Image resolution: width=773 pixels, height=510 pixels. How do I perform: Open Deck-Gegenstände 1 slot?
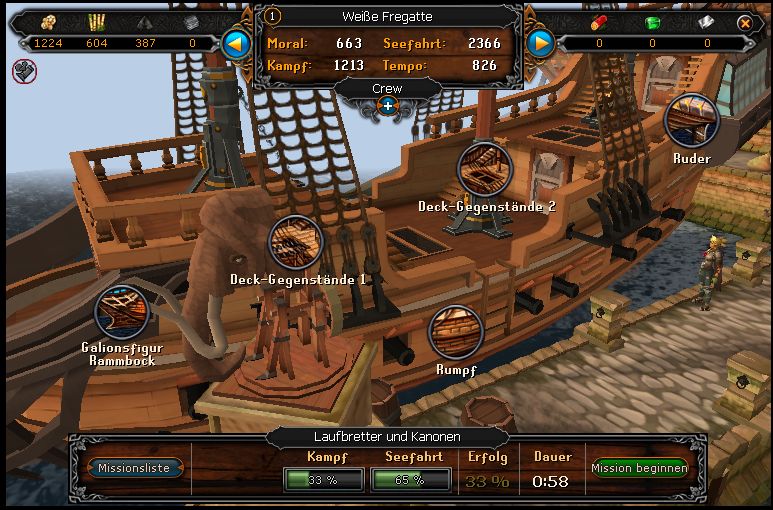click(296, 241)
